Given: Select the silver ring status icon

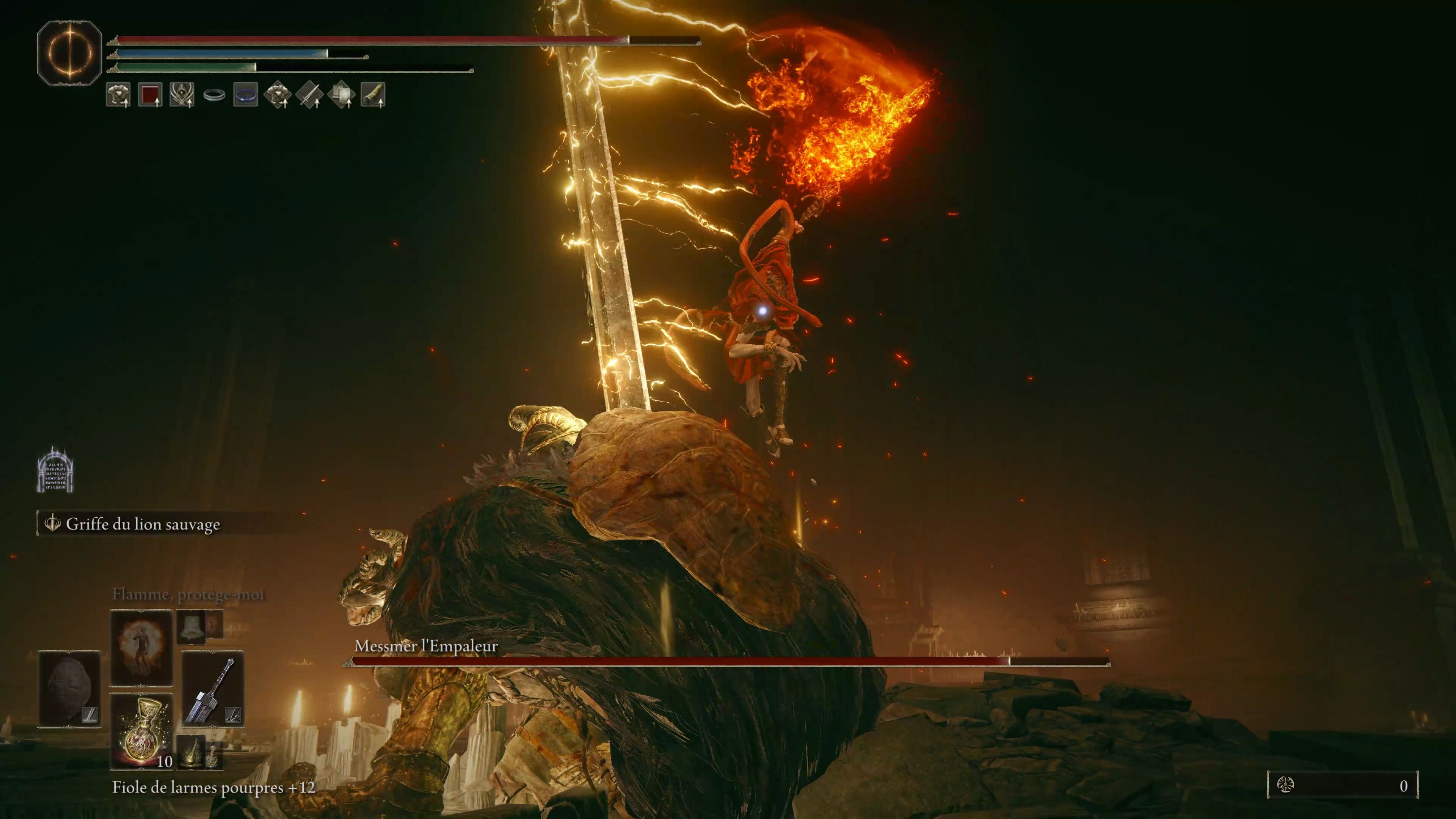Looking at the screenshot, I should coord(214,95).
